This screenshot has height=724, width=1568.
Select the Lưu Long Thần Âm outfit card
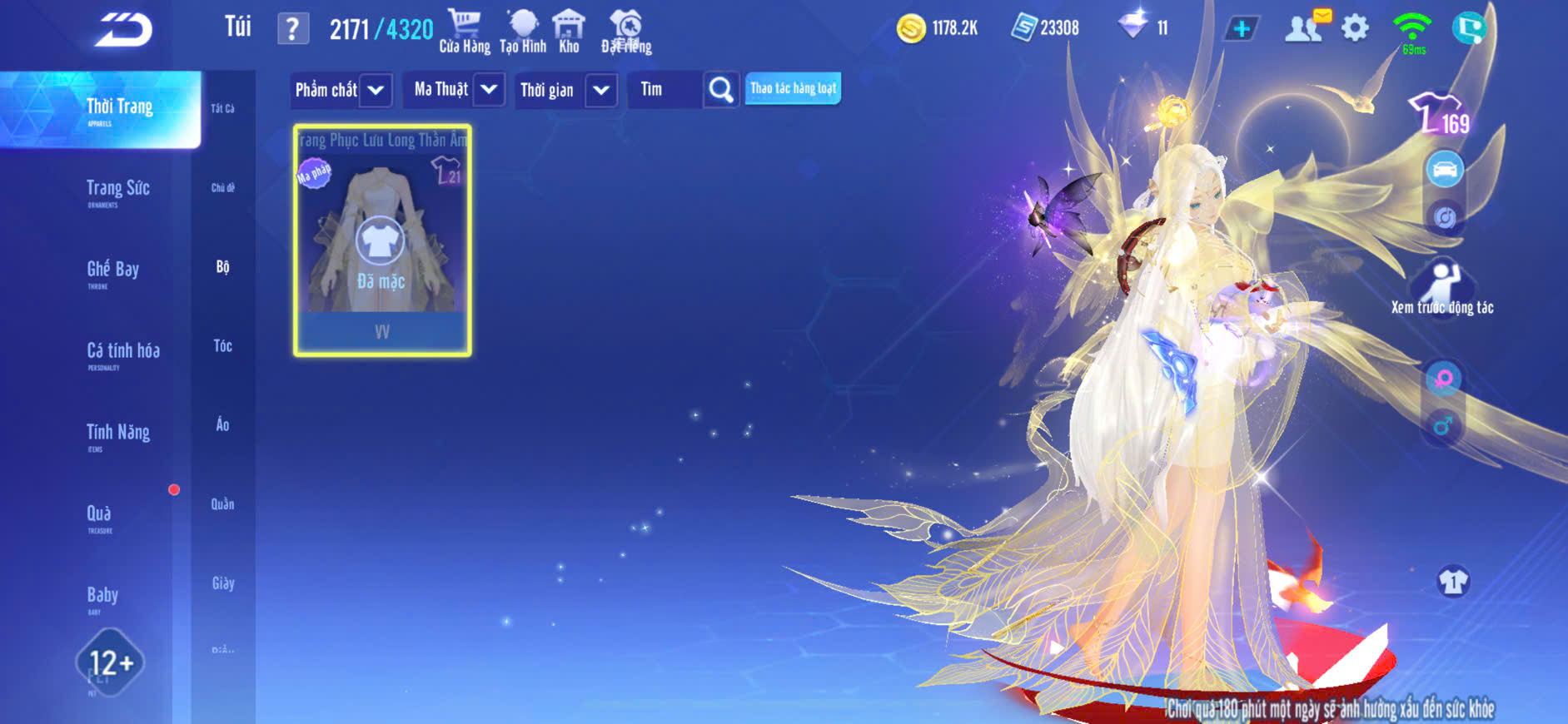(x=382, y=241)
